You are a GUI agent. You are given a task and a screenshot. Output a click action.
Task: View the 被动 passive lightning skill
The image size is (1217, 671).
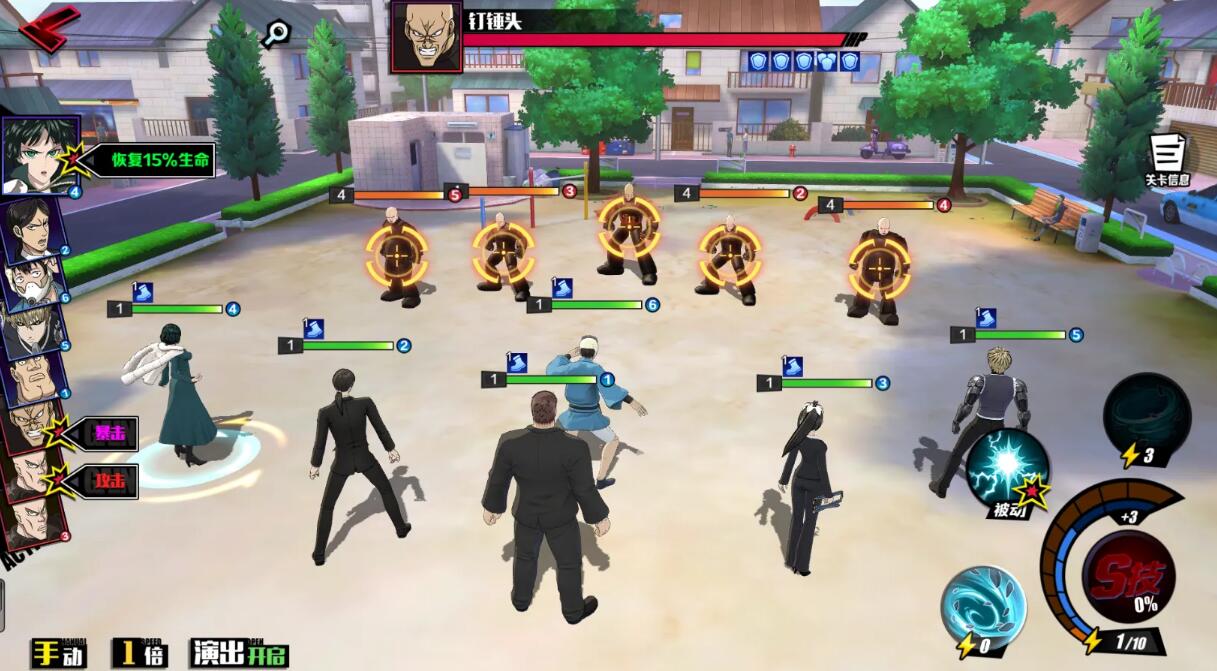pyautogui.click(x=1007, y=468)
